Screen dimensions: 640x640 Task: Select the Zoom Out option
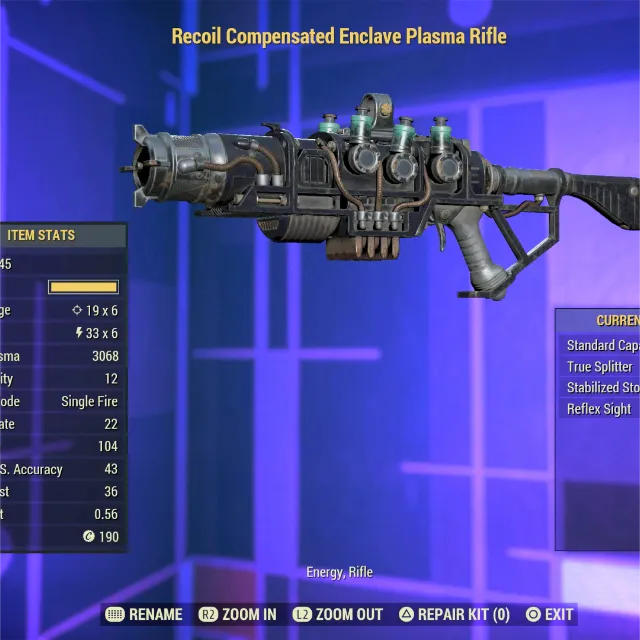tap(338, 614)
